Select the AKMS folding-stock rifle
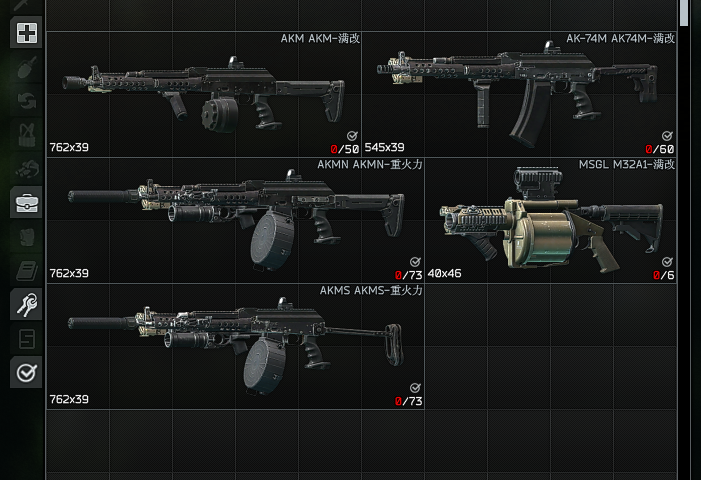 tap(235, 346)
